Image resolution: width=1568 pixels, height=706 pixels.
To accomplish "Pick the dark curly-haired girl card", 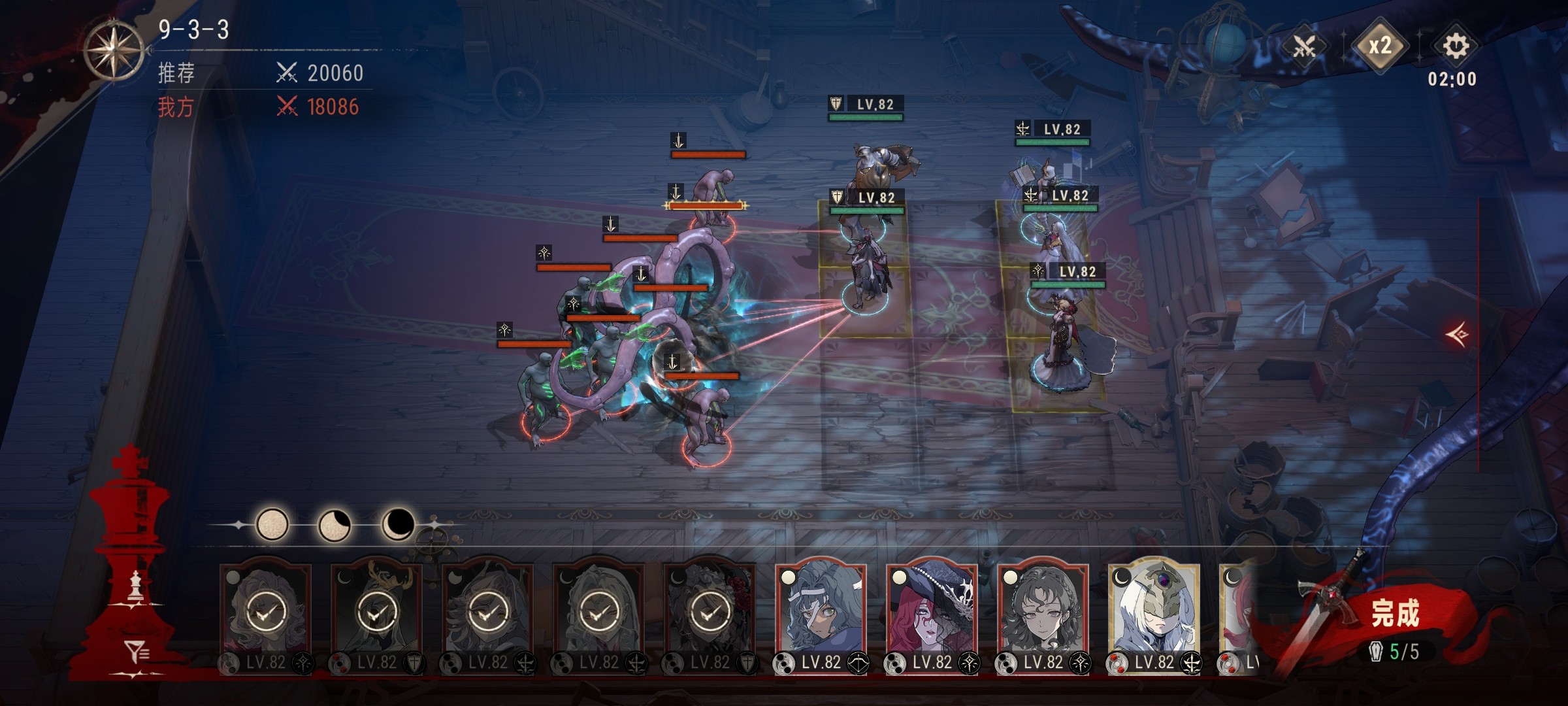I will tap(1043, 608).
